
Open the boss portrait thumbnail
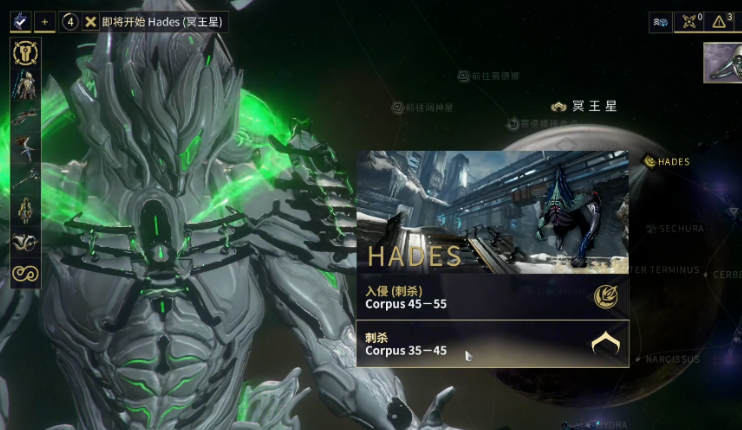(723, 62)
